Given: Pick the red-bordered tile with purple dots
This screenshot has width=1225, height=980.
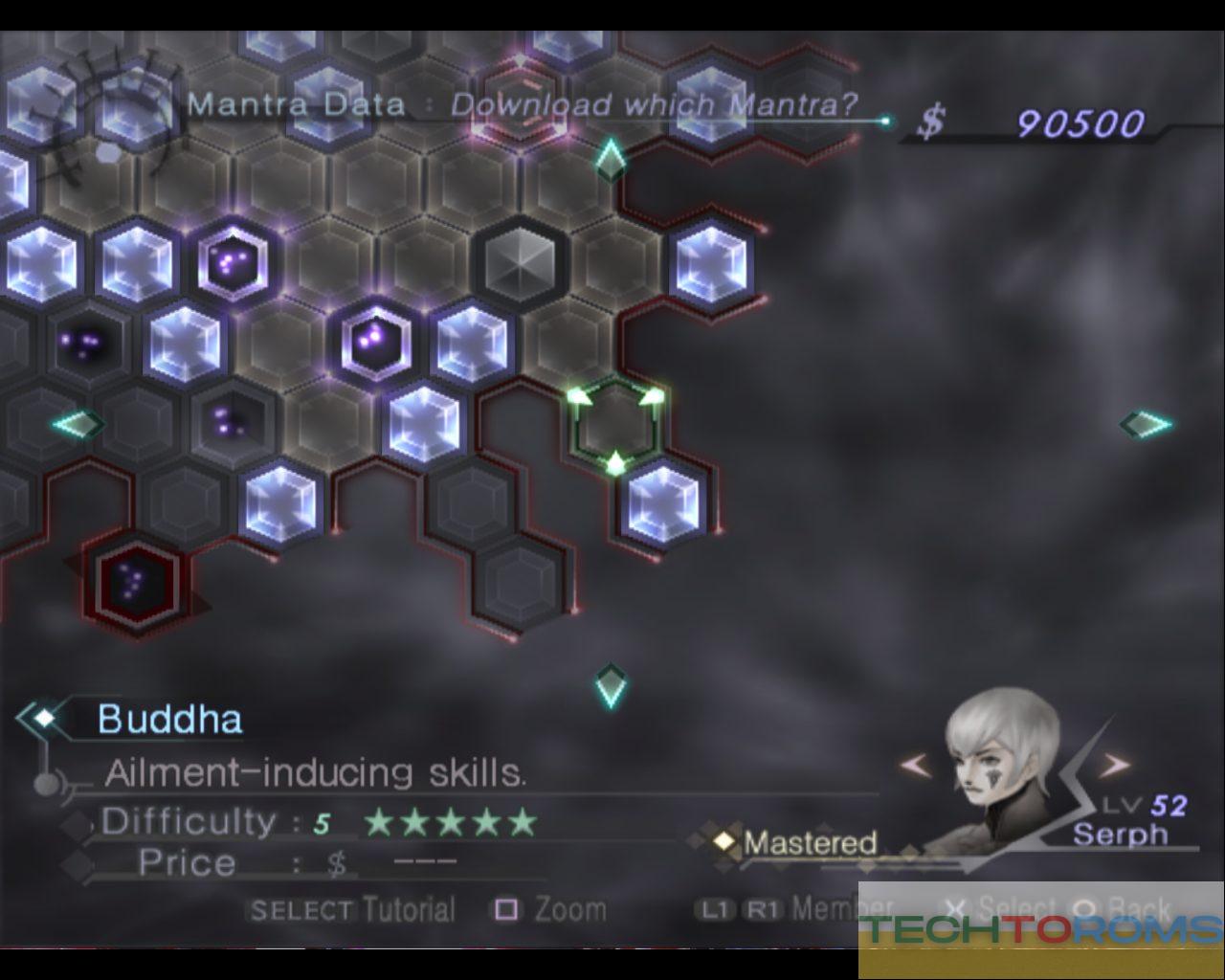Looking at the screenshot, I should click(135, 579).
